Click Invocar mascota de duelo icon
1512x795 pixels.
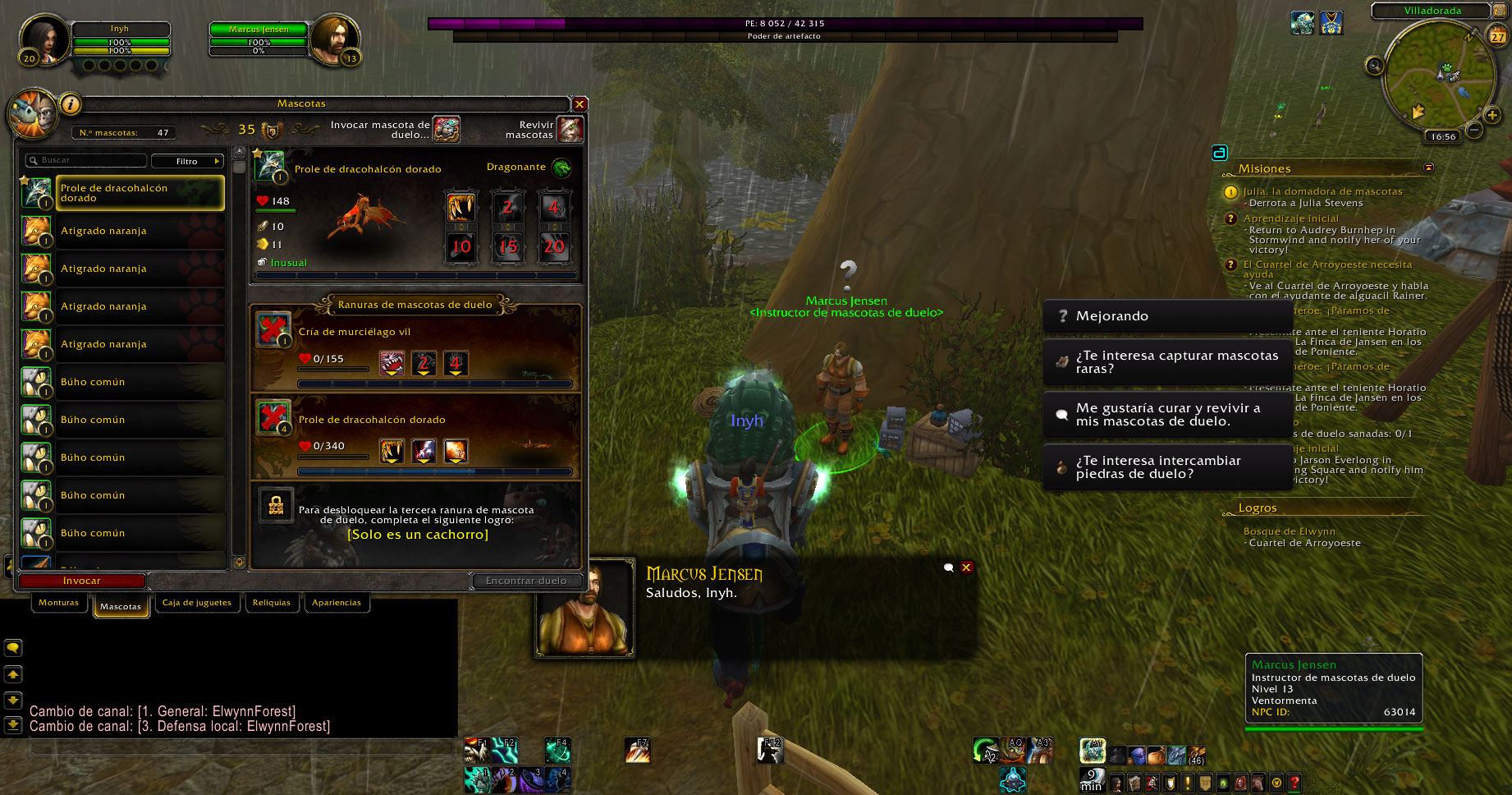[447, 129]
